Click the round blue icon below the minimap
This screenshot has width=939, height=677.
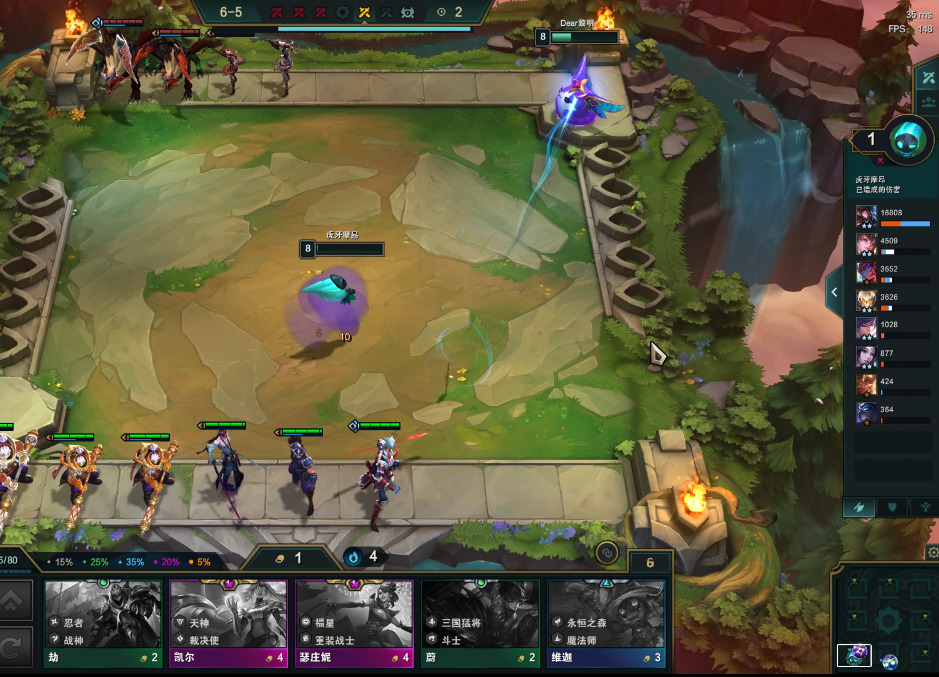[x=889, y=660]
